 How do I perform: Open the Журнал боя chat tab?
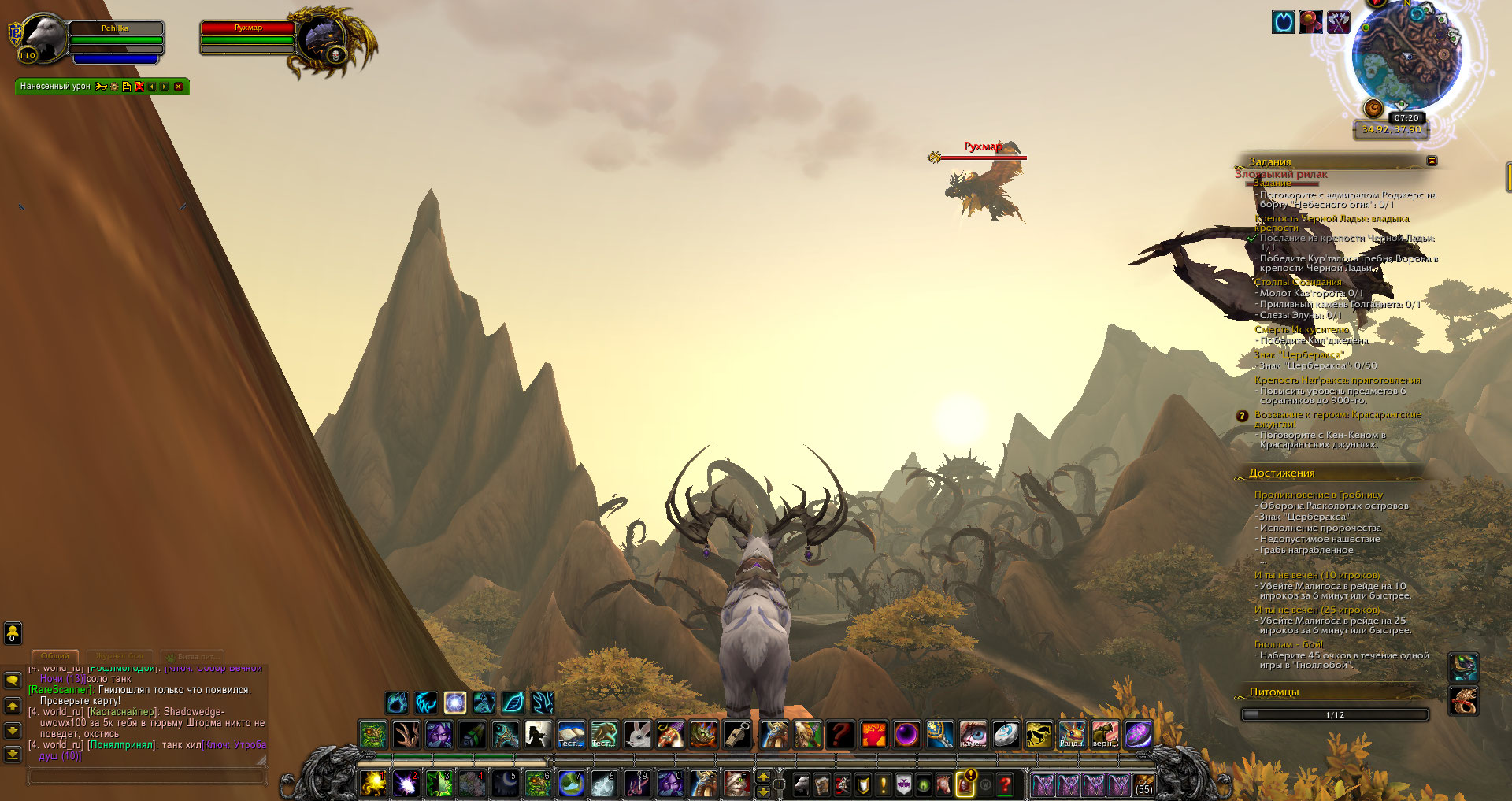[119, 655]
